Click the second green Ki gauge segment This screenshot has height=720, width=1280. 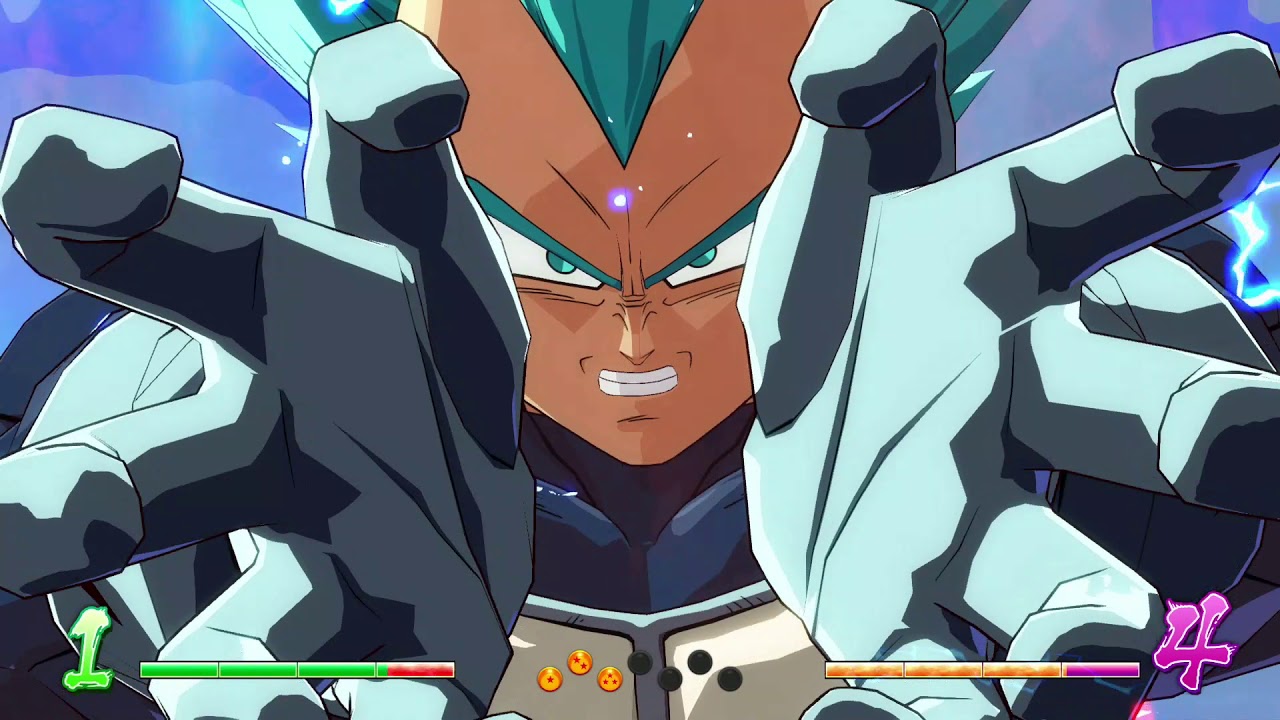(x=256, y=668)
